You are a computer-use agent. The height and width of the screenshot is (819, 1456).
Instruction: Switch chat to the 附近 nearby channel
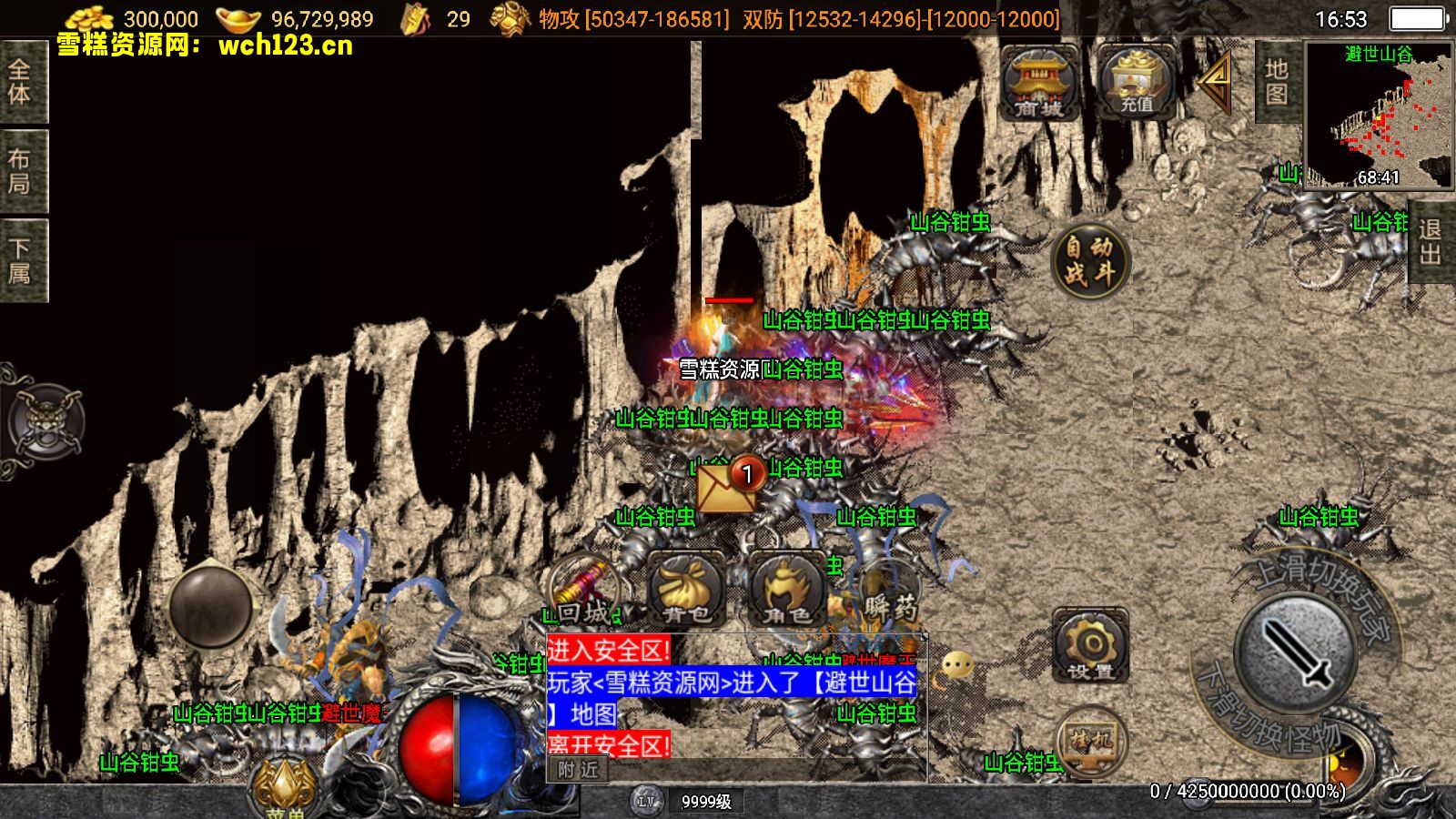pos(579,770)
